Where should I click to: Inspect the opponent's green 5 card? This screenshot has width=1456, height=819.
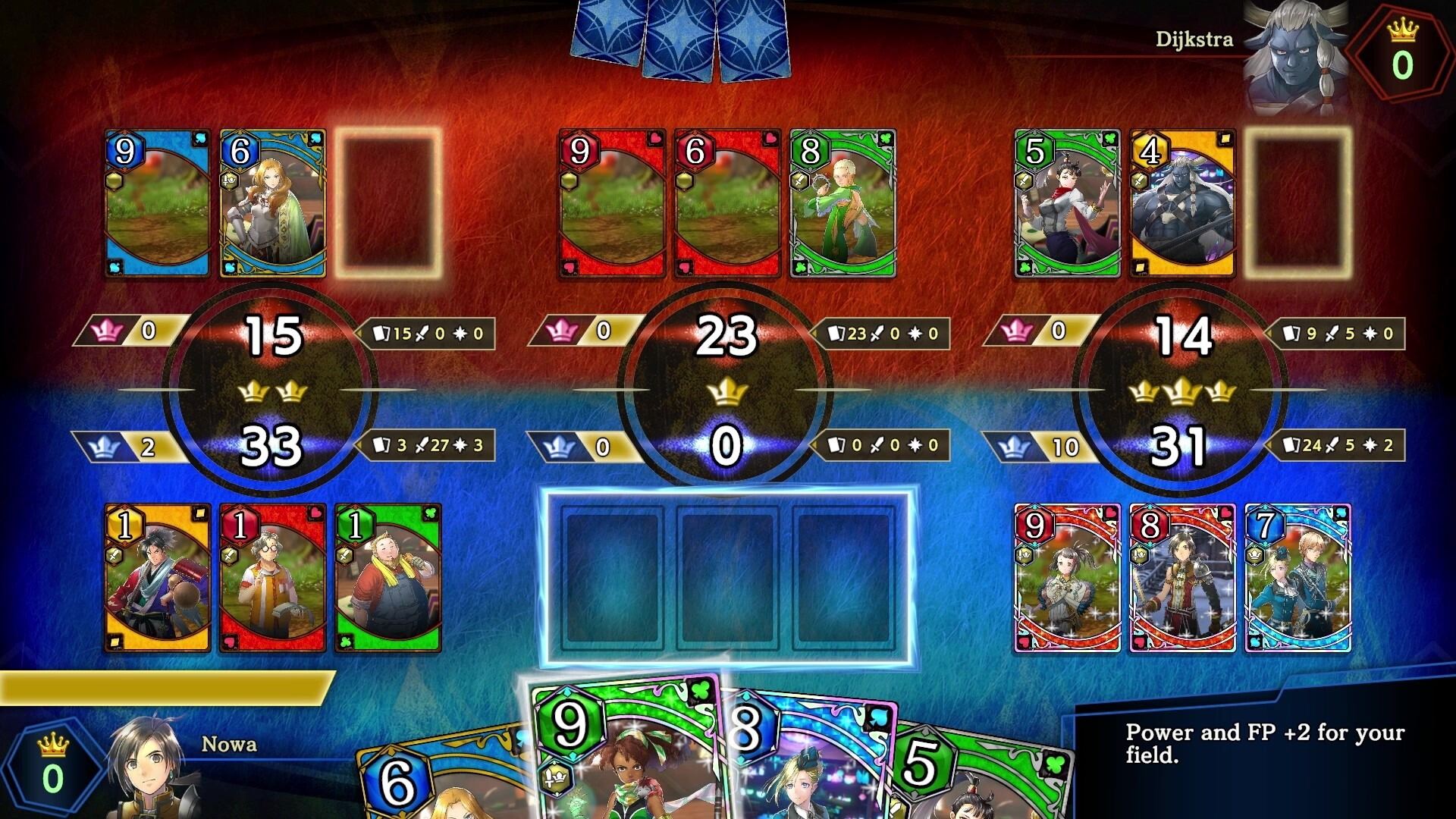[x=1067, y=203]
